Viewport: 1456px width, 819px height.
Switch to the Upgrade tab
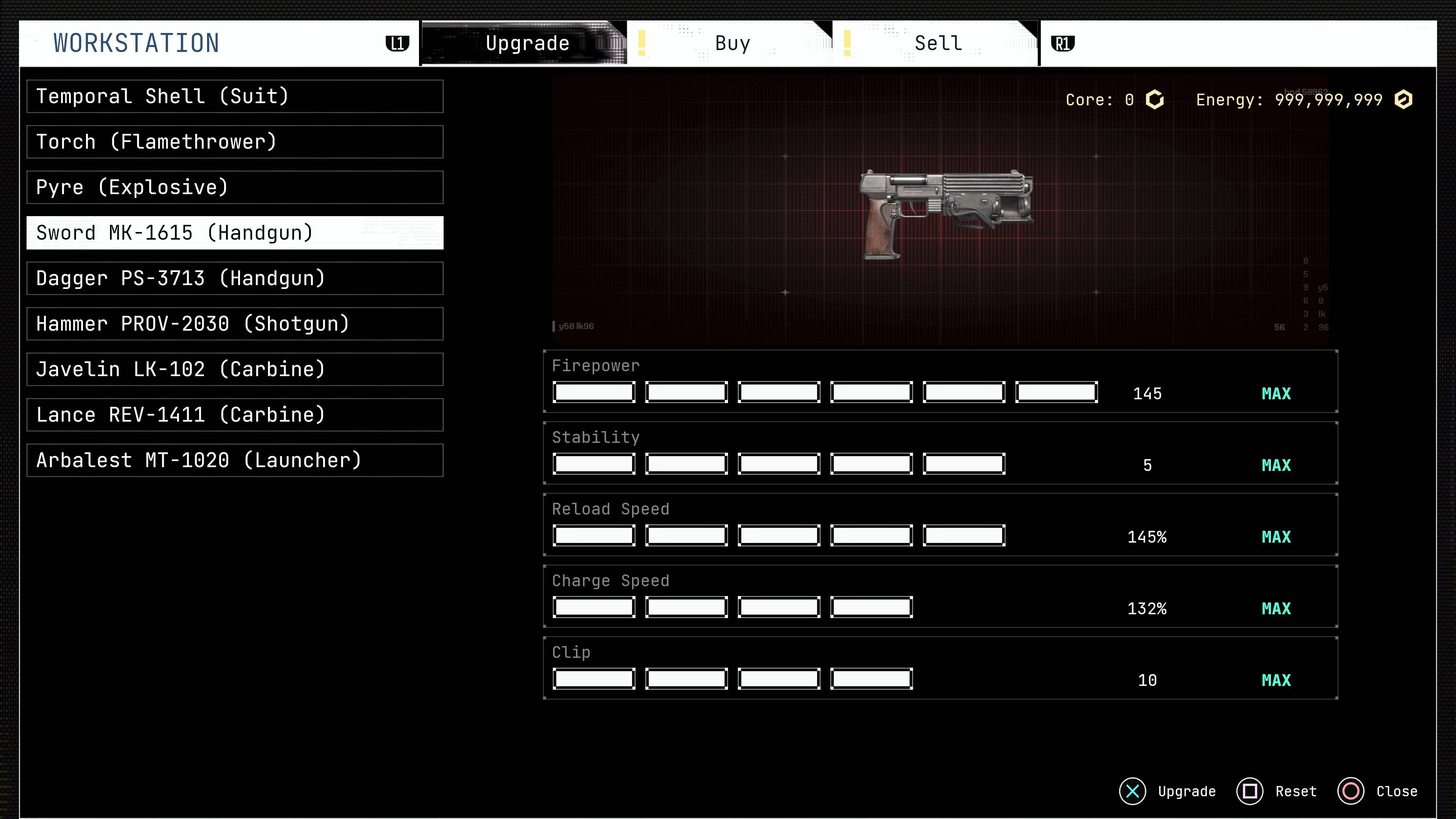pyautogui.click(x=526, y=44)
